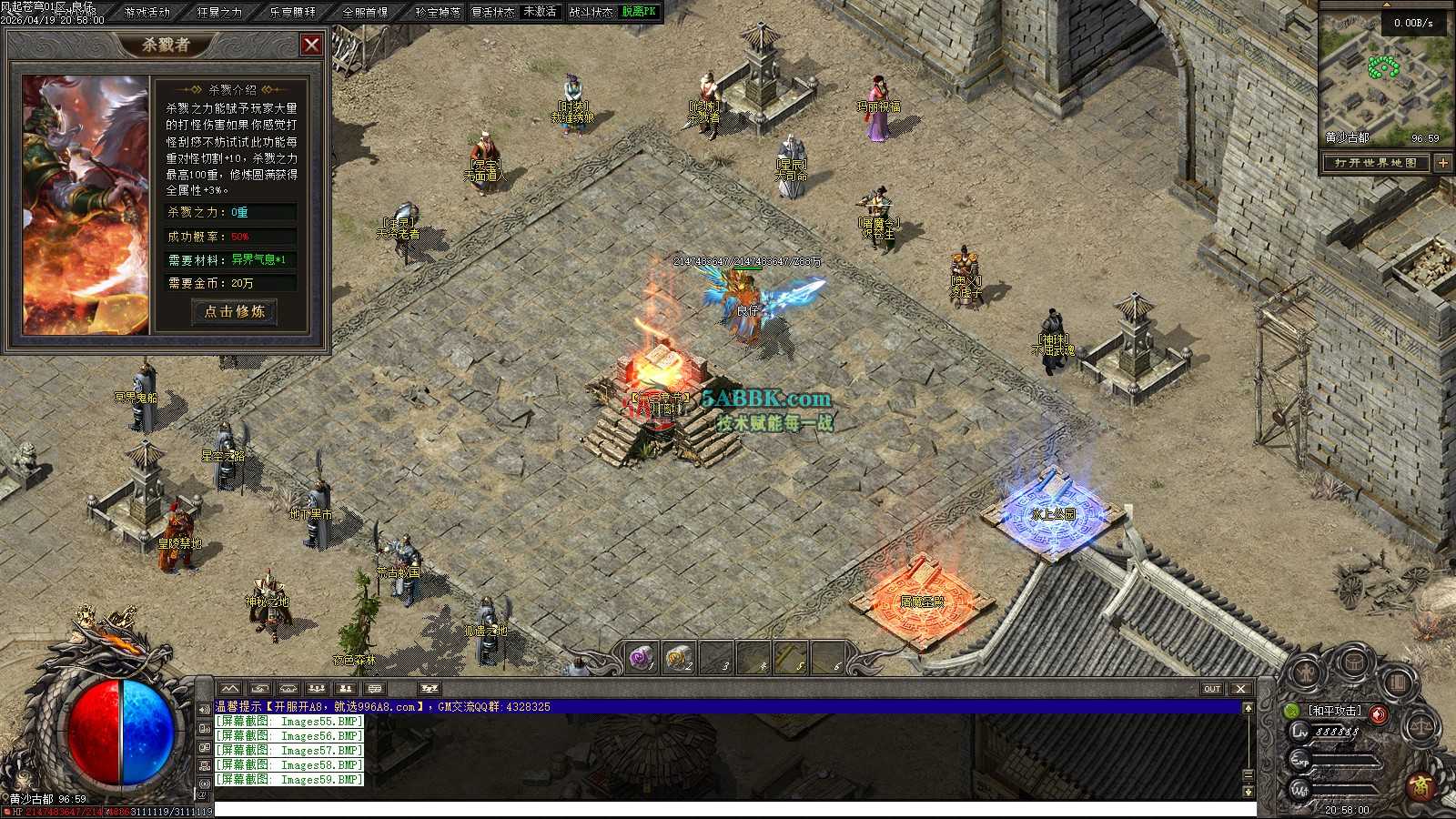Use the purple scroll in hotbar slot 1
1456x819 pixels.
(642, 657)
